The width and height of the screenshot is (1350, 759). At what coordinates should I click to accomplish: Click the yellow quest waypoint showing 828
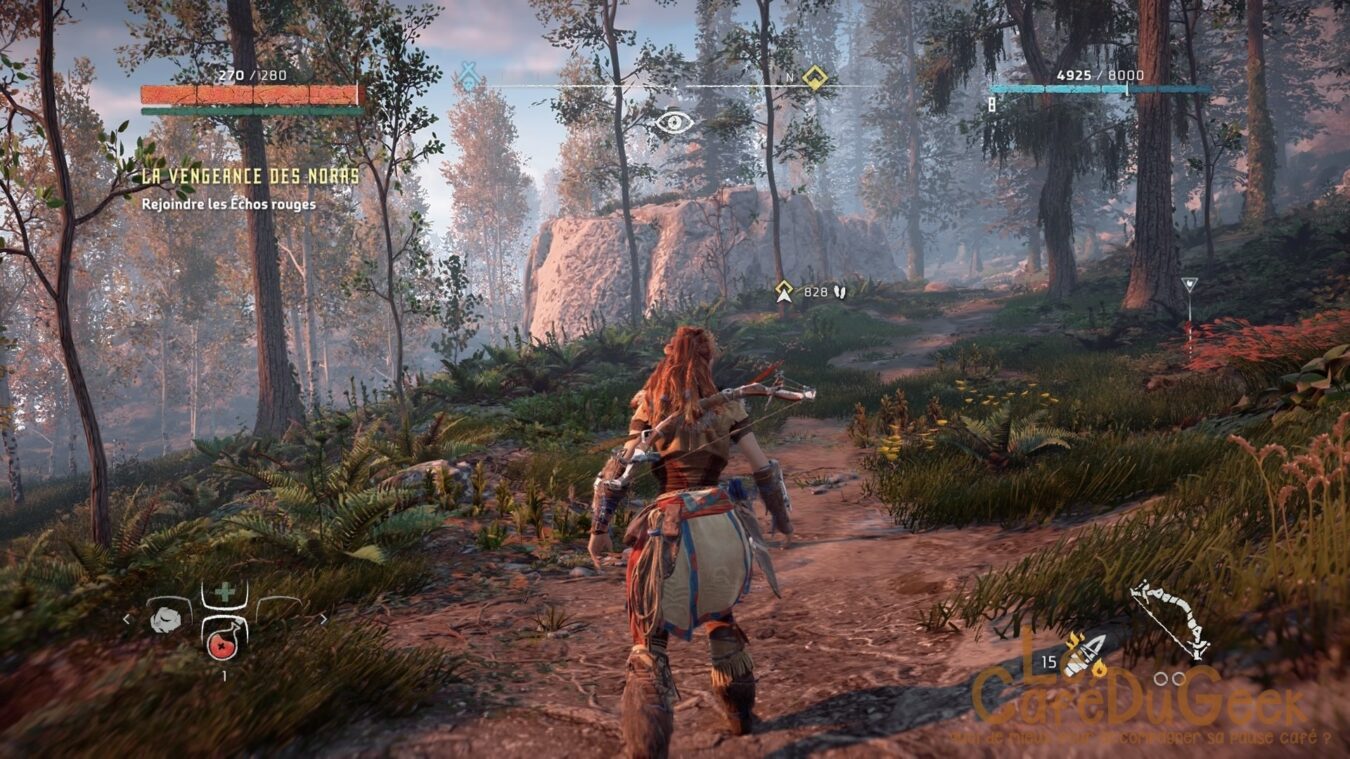tap(785, 291)
